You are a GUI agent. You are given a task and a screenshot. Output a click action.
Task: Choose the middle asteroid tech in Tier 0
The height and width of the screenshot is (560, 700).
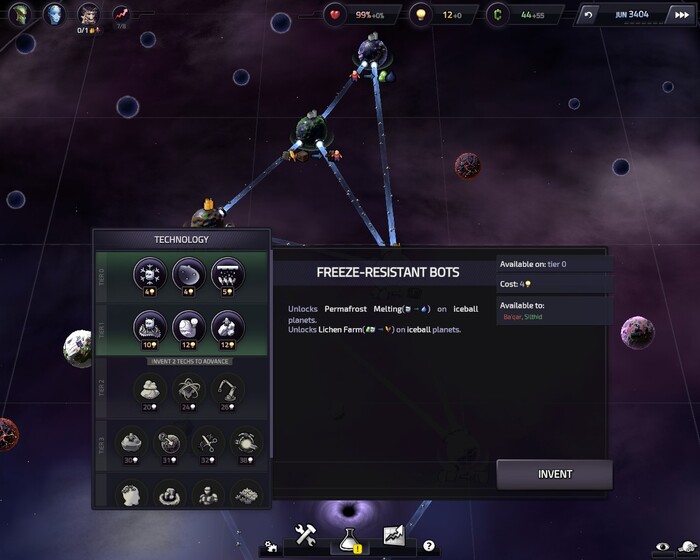190,274
